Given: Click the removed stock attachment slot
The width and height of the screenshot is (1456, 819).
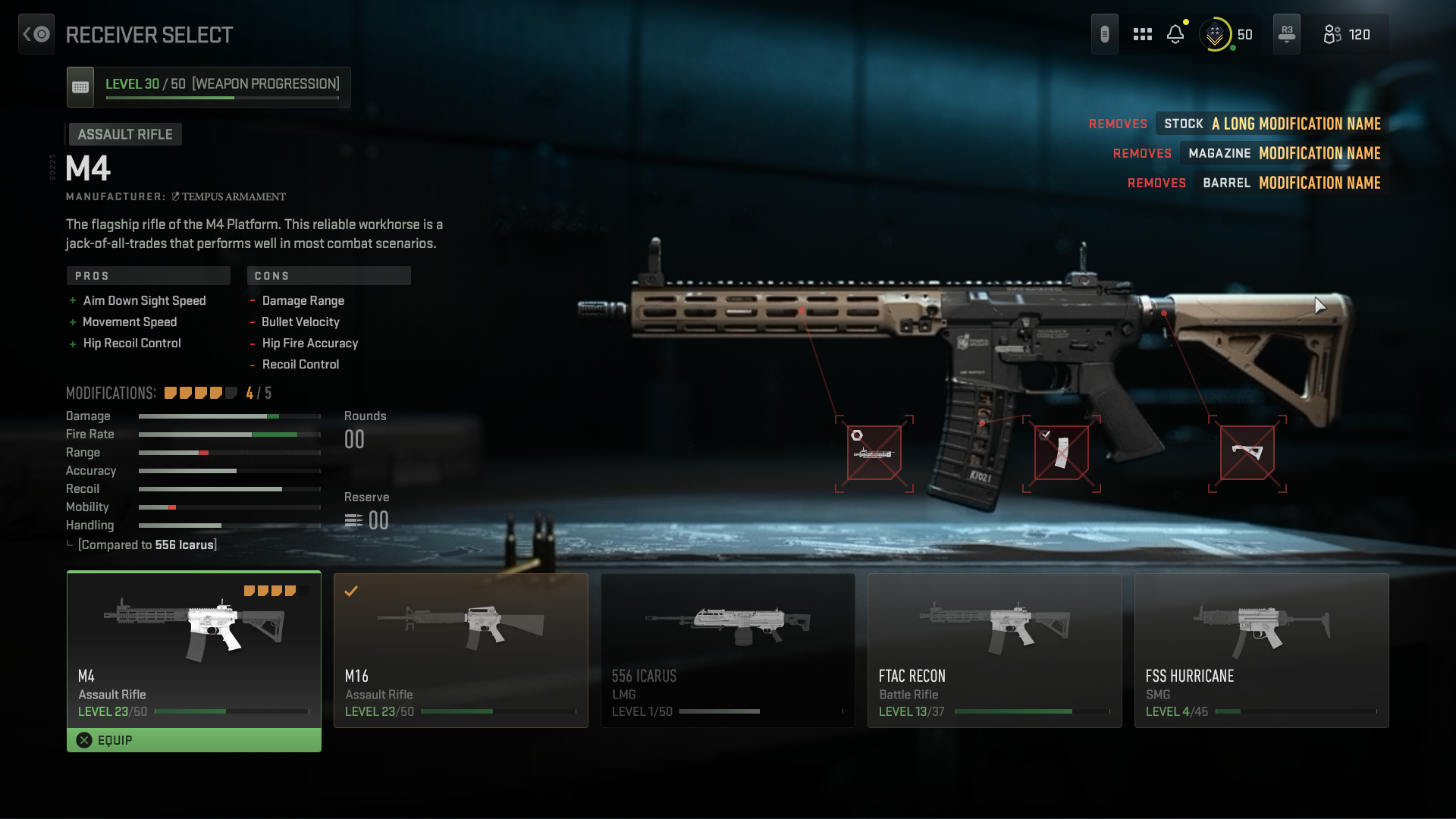Looking at the screenshot, I should point(1247,453).
